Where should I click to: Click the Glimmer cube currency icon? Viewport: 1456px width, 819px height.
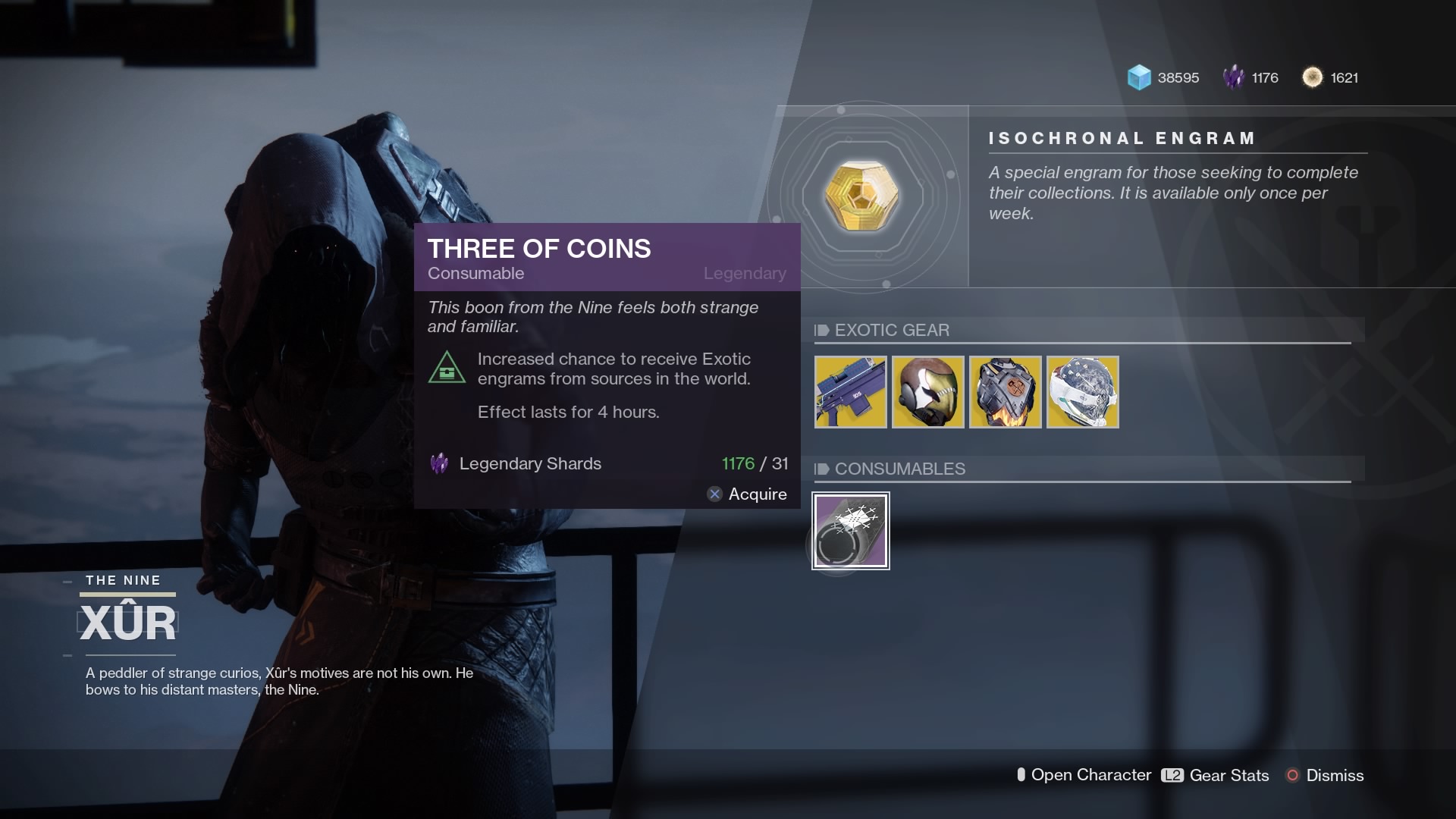click(1137, 77)
